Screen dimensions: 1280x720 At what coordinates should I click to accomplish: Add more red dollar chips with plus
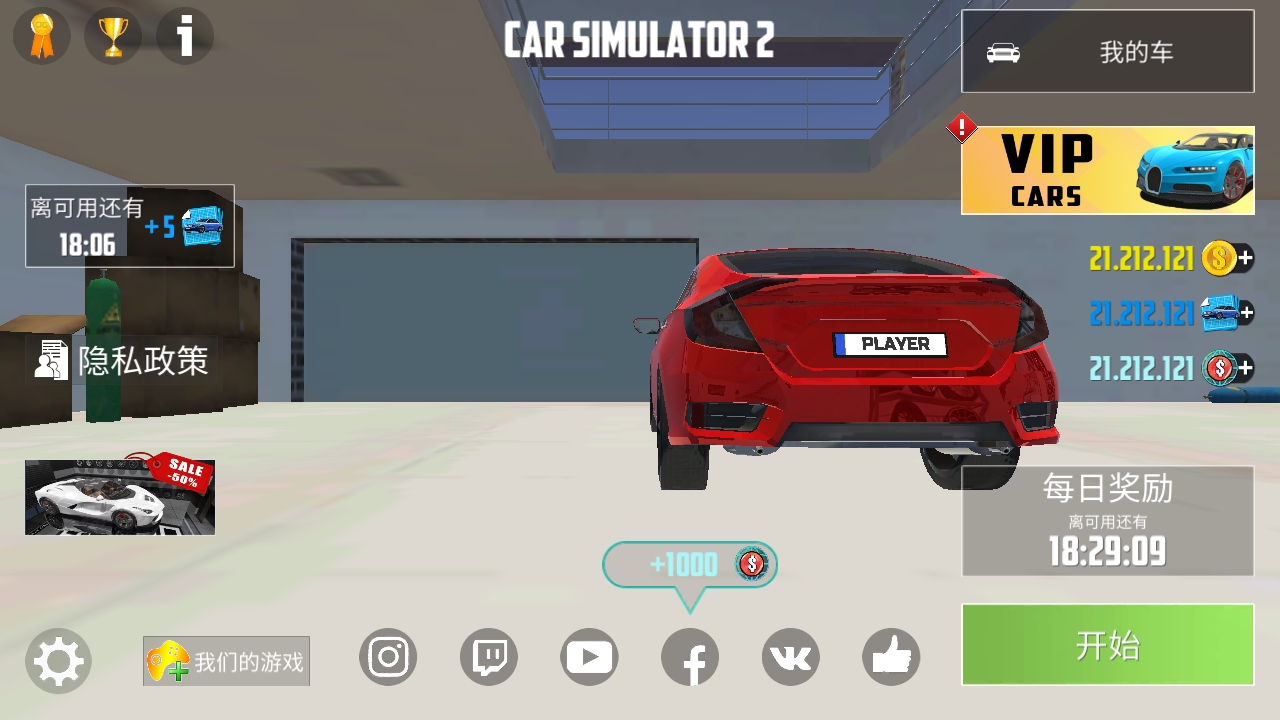[1245, 368]
